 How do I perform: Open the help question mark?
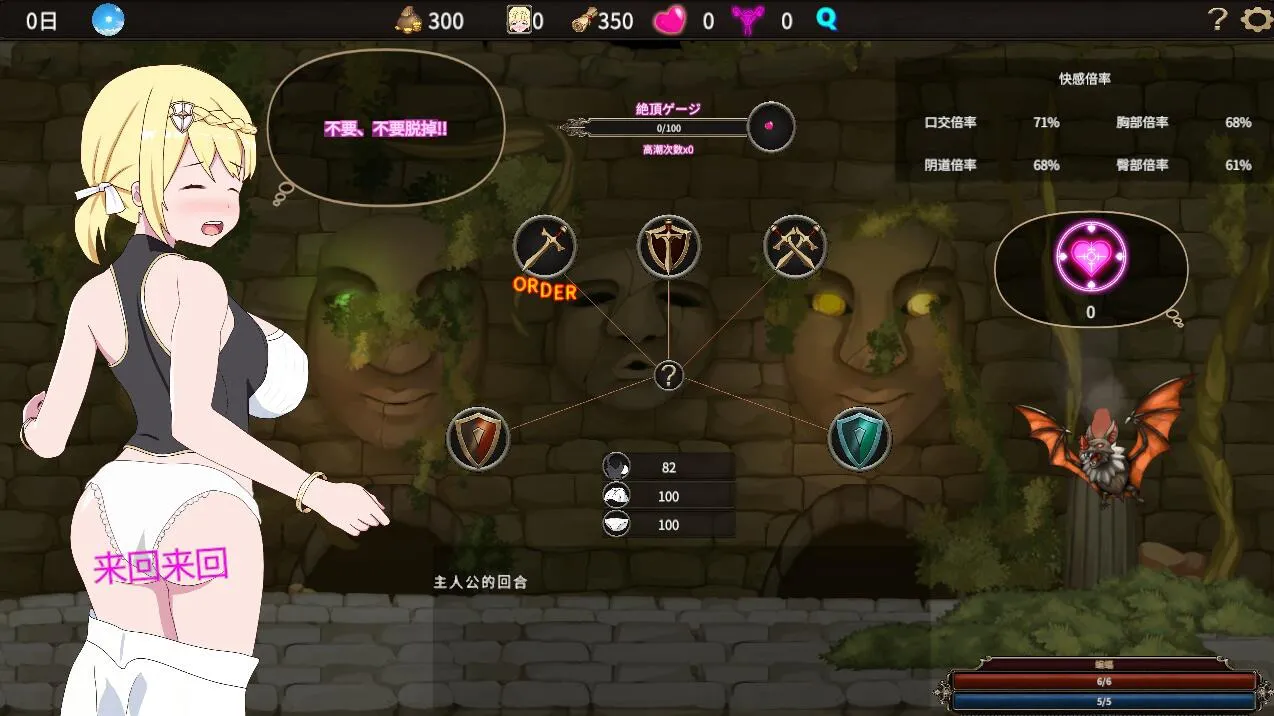(1217, 20)
